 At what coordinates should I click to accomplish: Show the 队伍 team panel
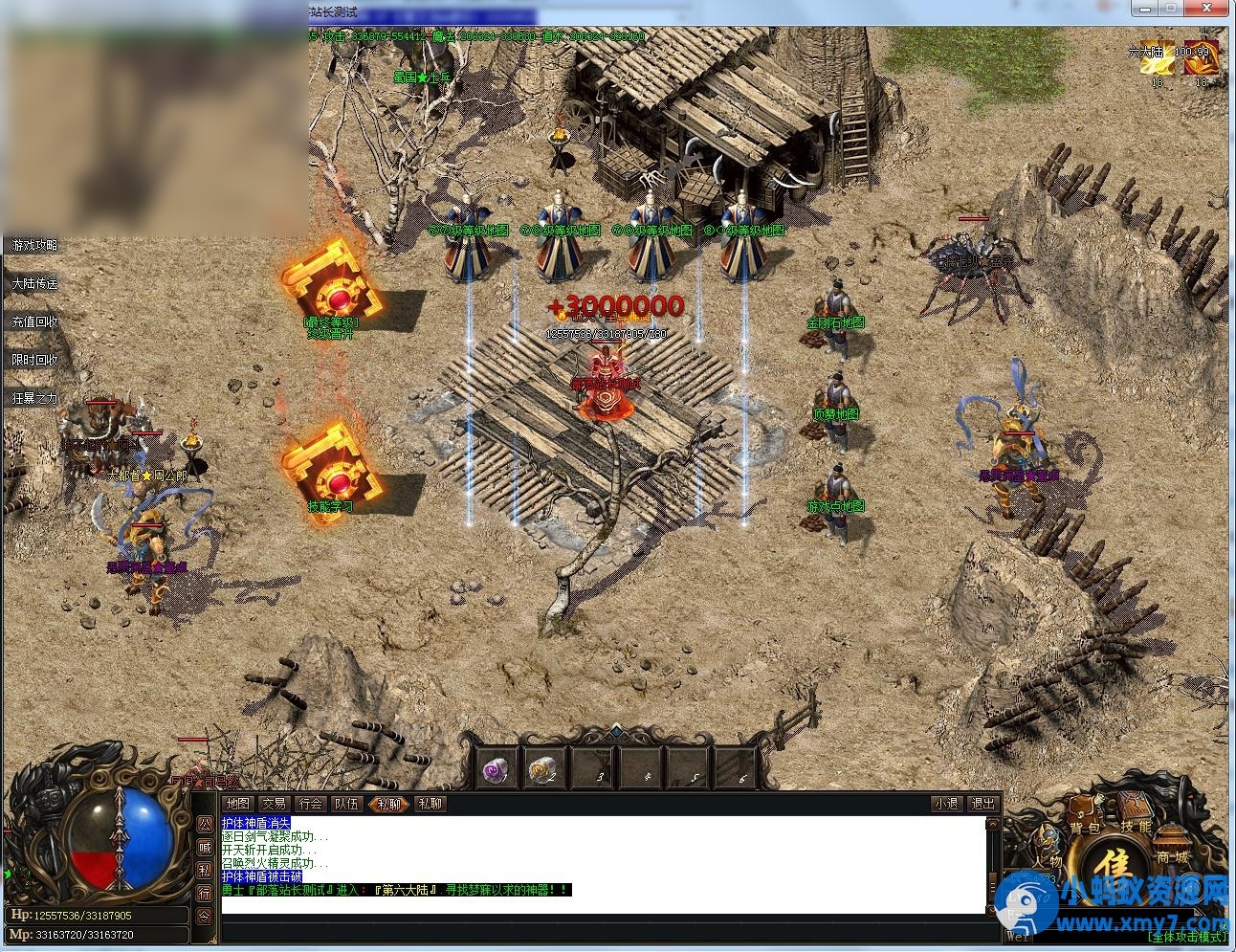pos(346,804)
